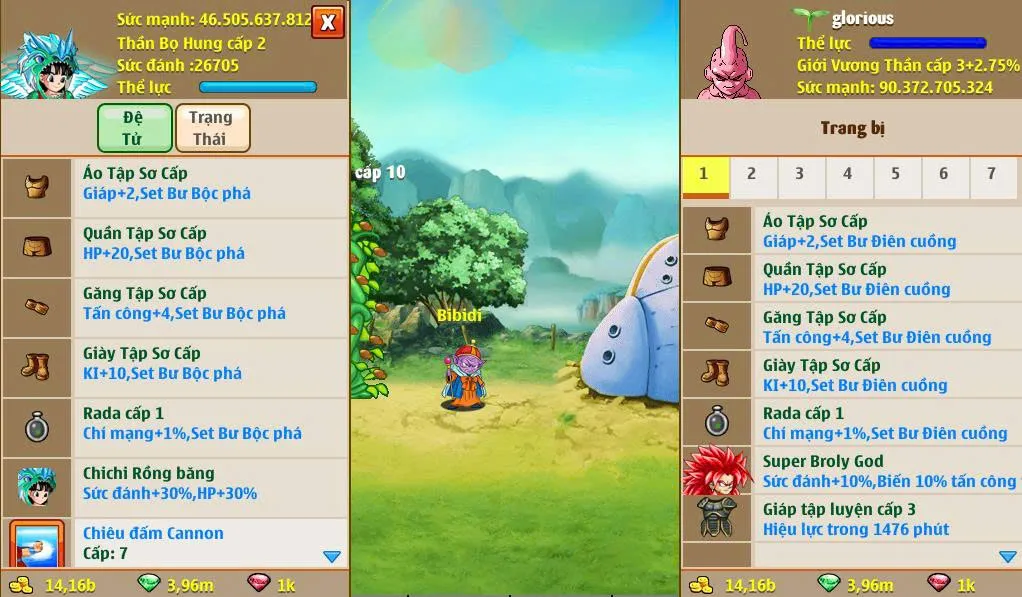Switch to the Đệ Tử tab
Image resolution: width=1022 pixels, height=597 pixels.
coord(133,127)
